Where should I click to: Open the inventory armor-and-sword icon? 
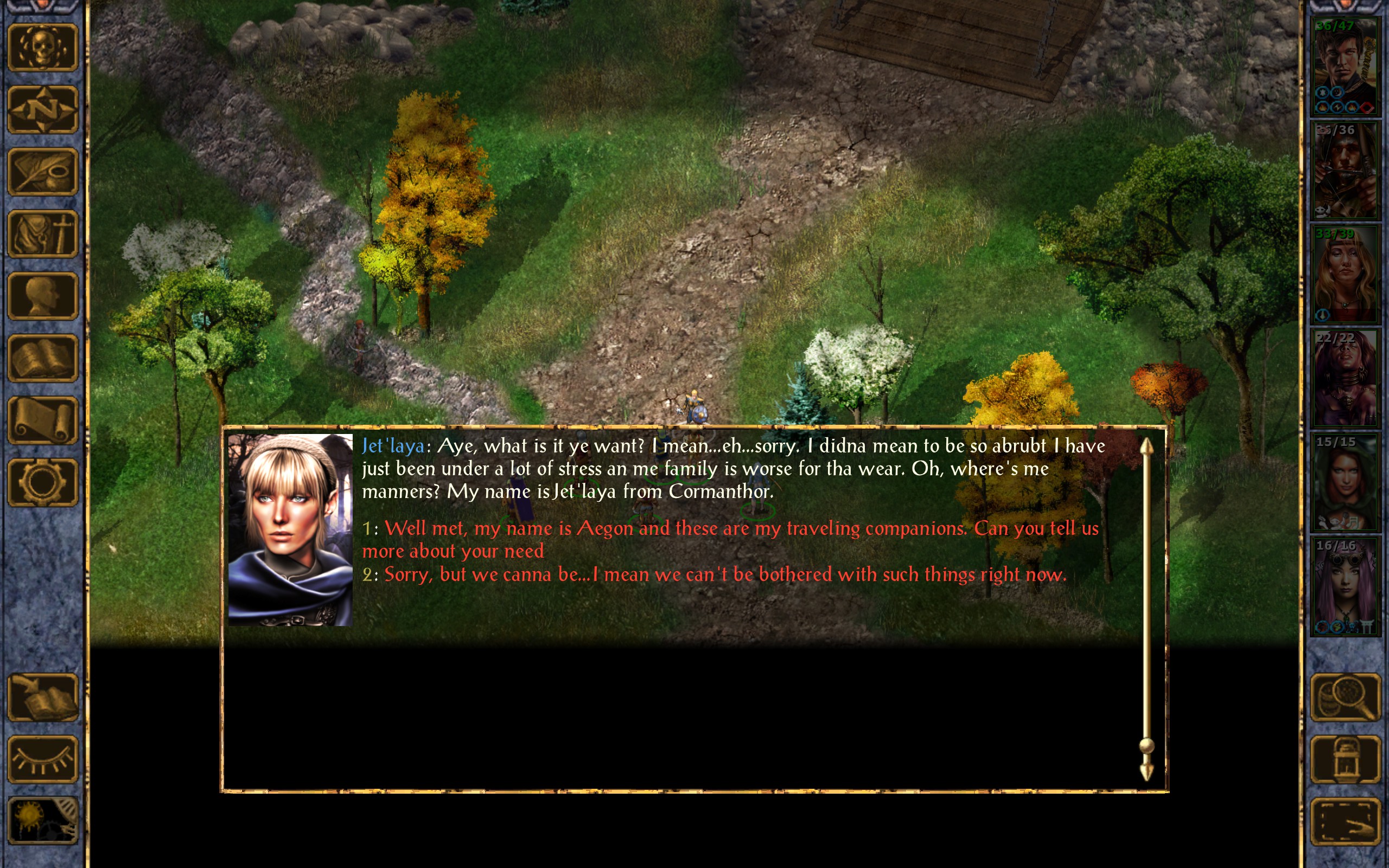(x=43, y=234)
